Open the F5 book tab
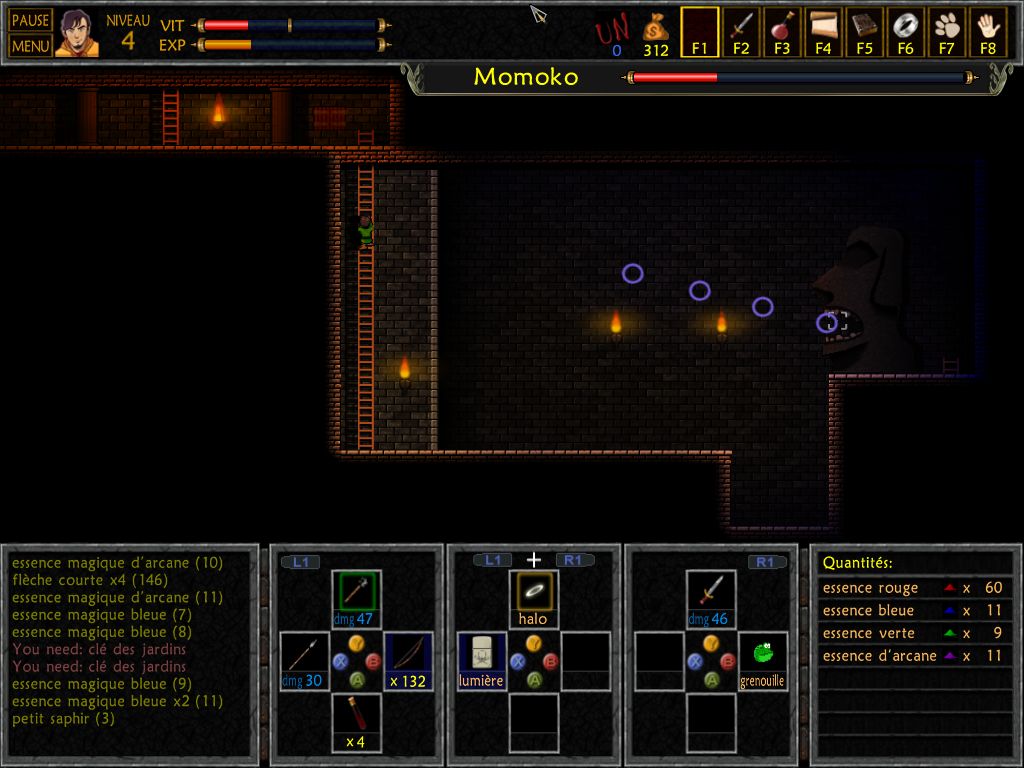 click(x=864, y=31)
